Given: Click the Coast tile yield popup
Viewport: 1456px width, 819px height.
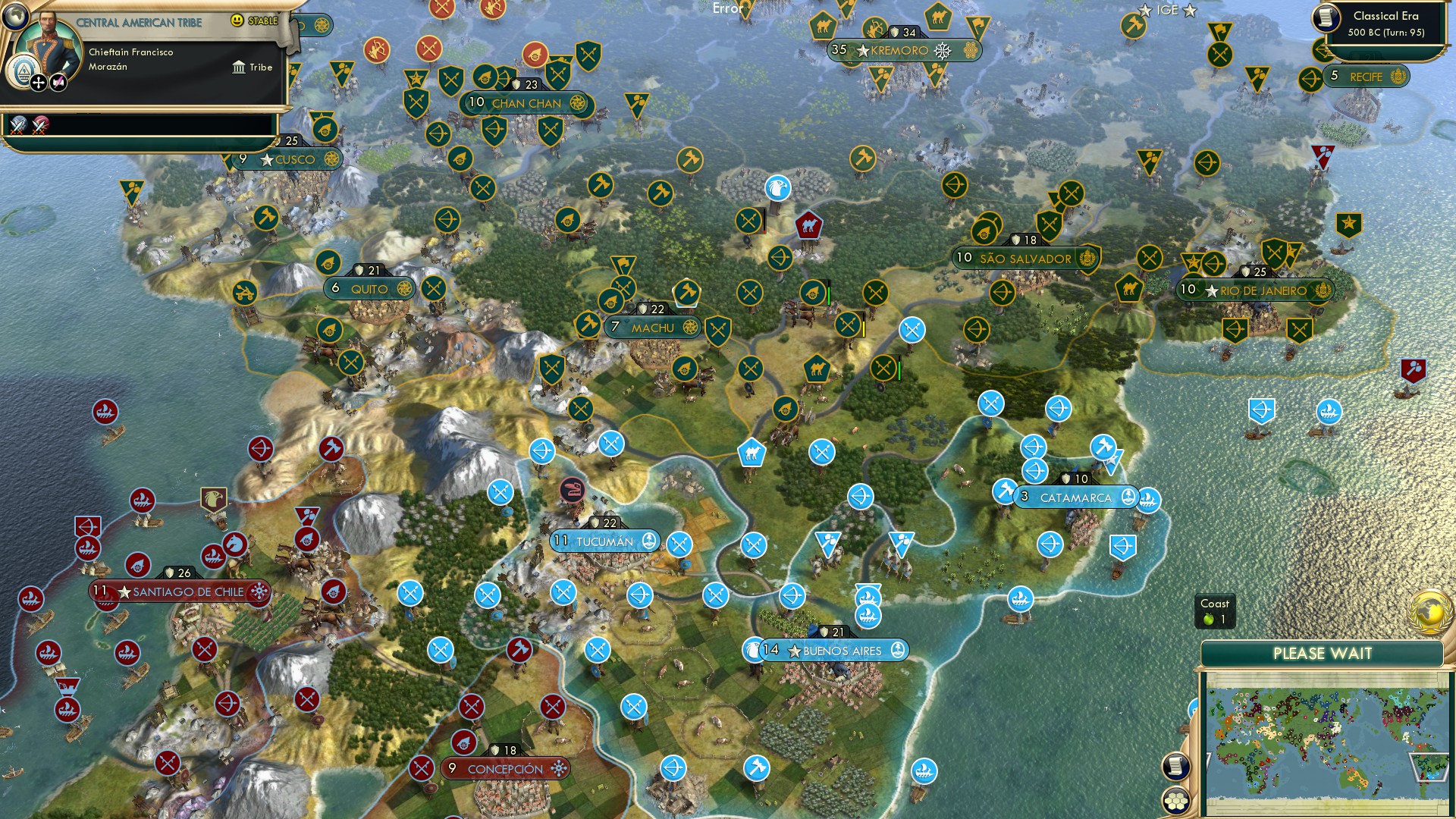Looking at the screenshot, I should (x=1216, y=611).
